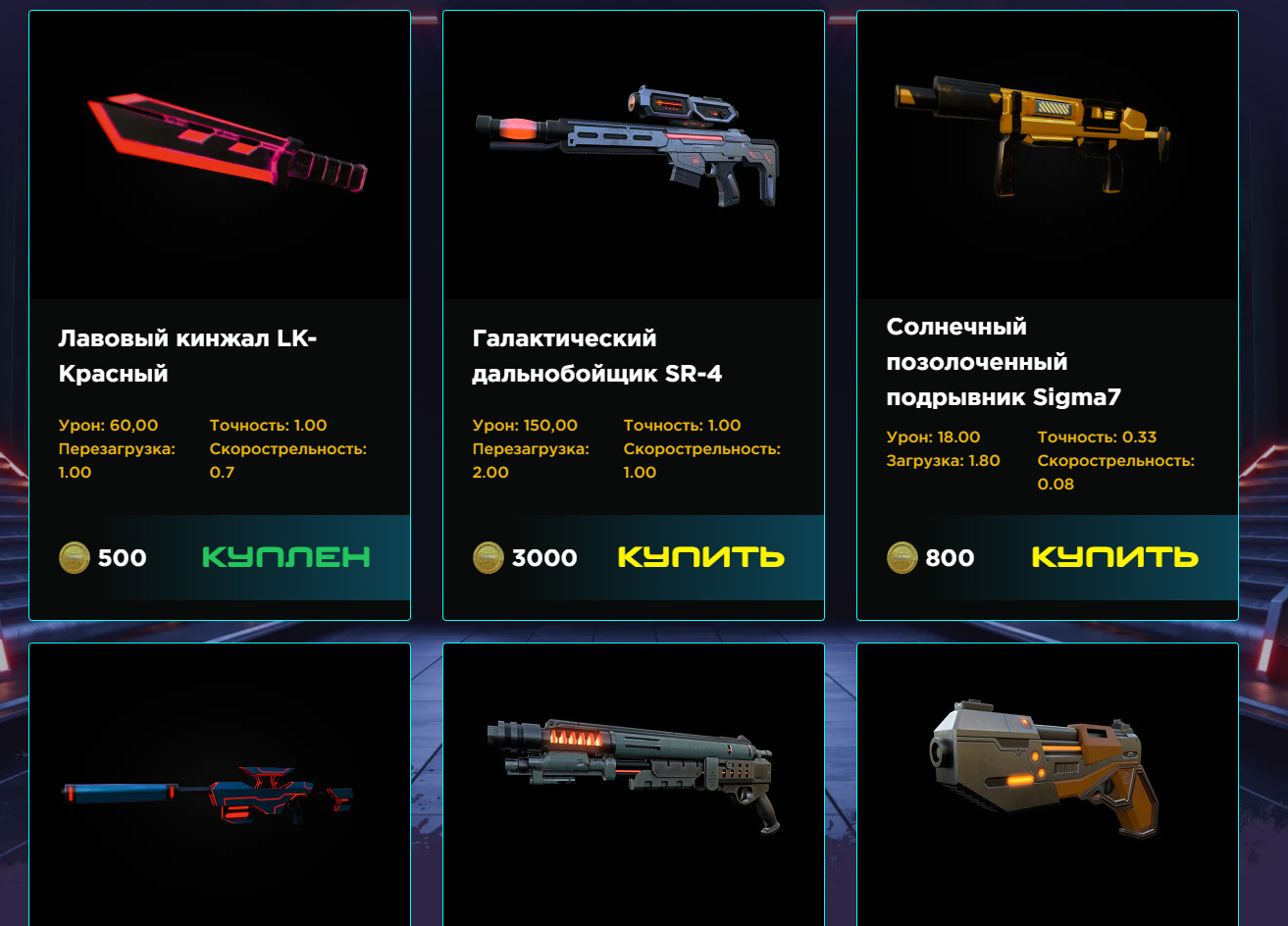Pick the orange blaster pistol image

click(1045, 769)
